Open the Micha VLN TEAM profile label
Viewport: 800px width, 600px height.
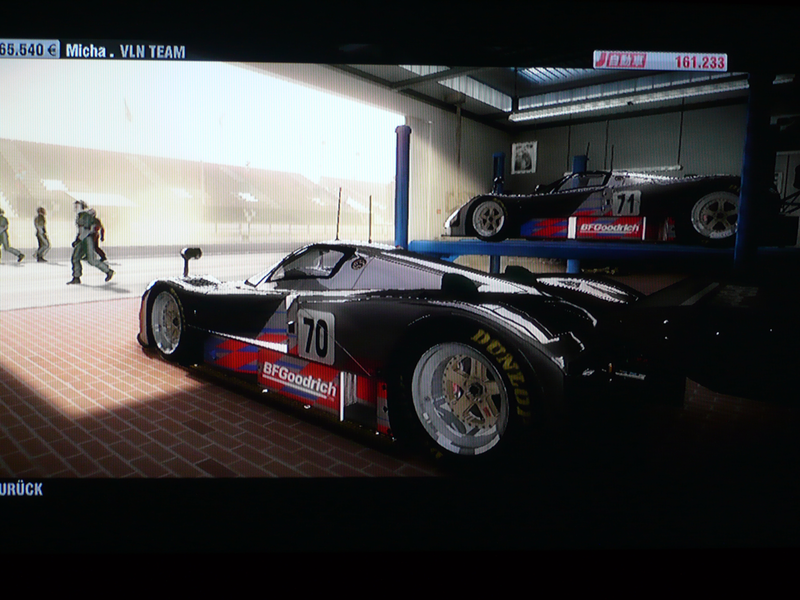click(x=125, y=50)
